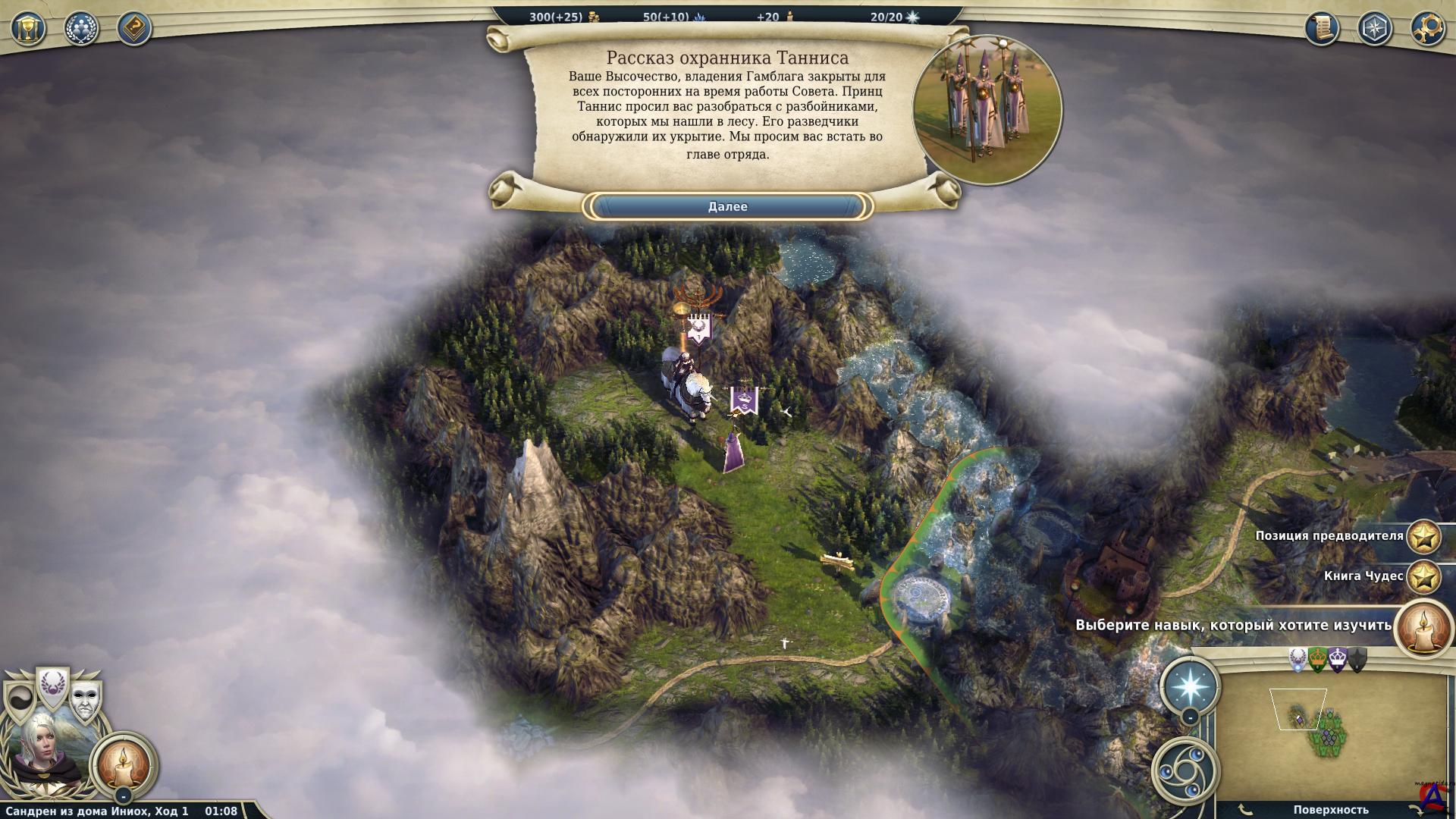Choose a skill to research via candle notification
The width and height of the screenshot is (1456, 819).
click(x=1422, y=626)
